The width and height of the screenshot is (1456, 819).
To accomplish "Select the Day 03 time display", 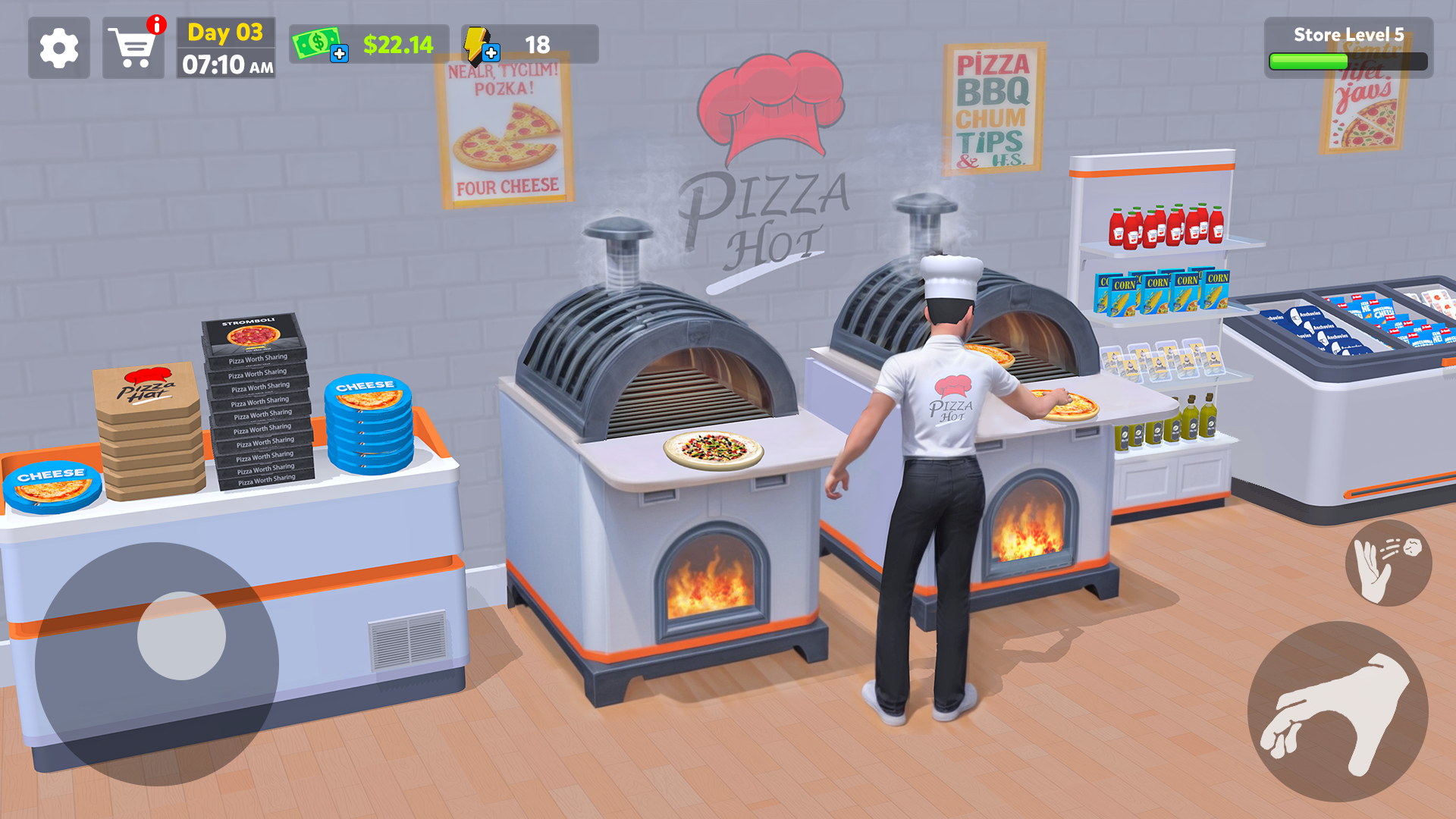I will point(224,45).
